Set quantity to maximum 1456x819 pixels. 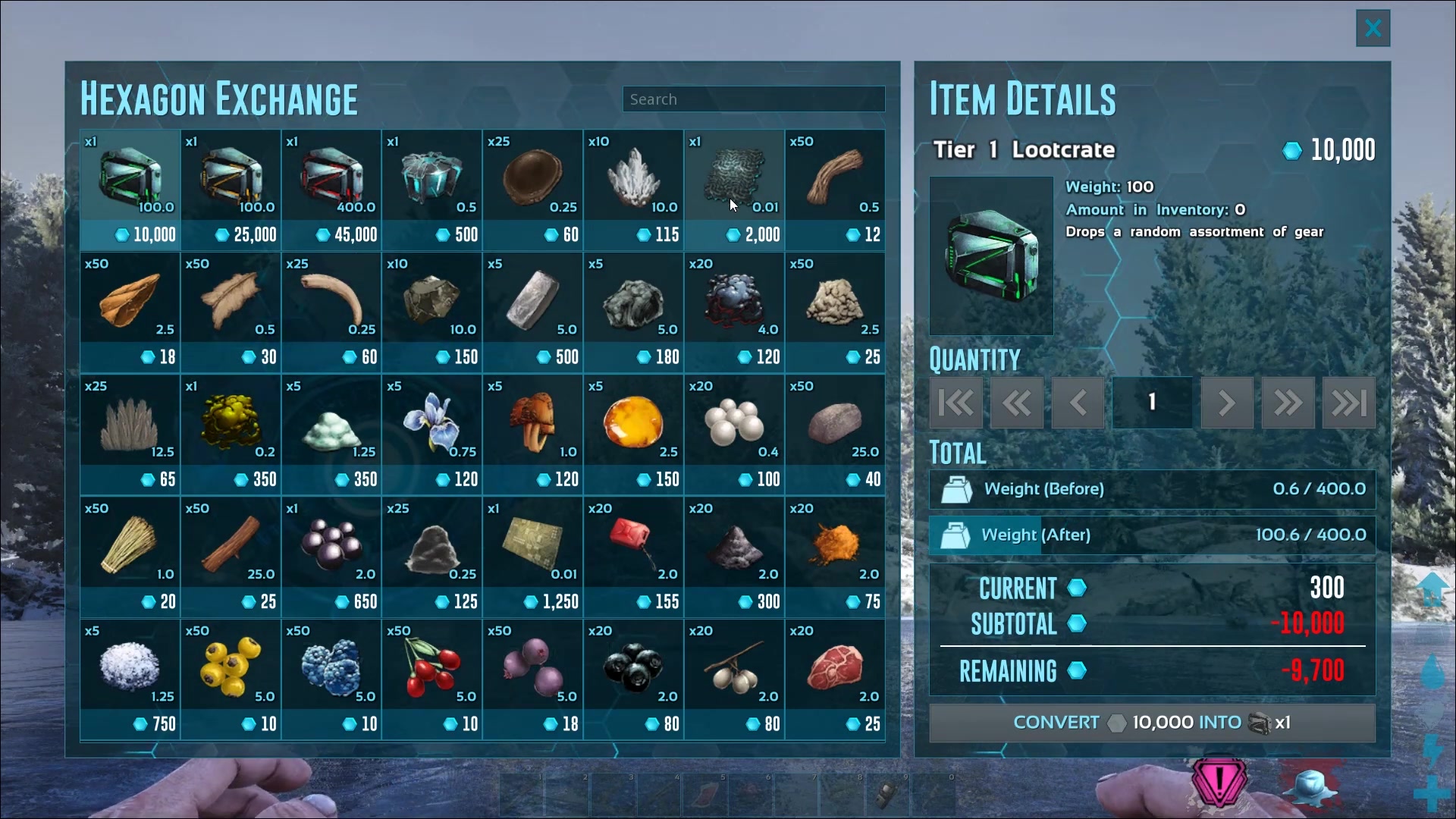pyautogui.click(x=1348, y=403)
